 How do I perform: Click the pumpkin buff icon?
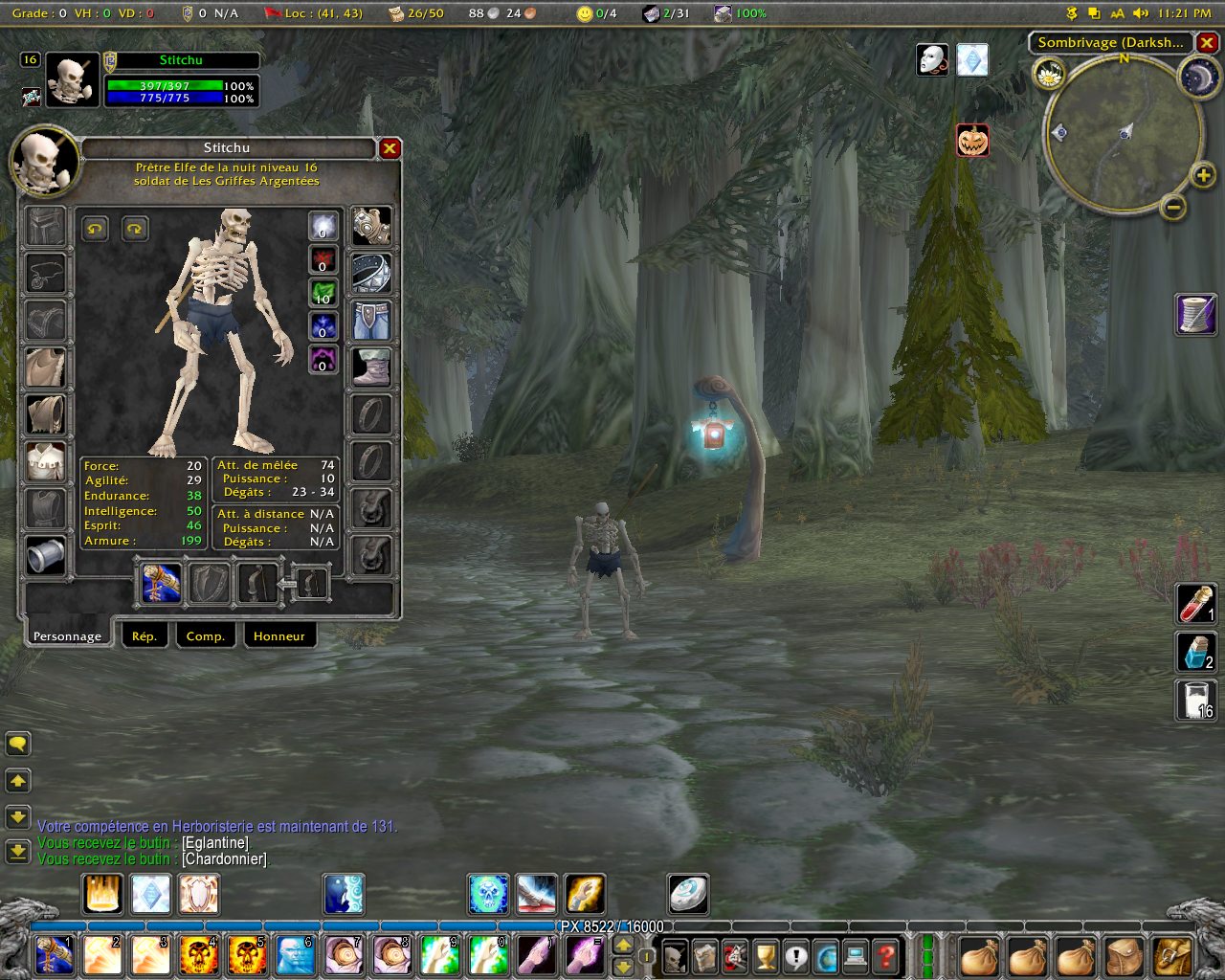[x=972, y=142]
